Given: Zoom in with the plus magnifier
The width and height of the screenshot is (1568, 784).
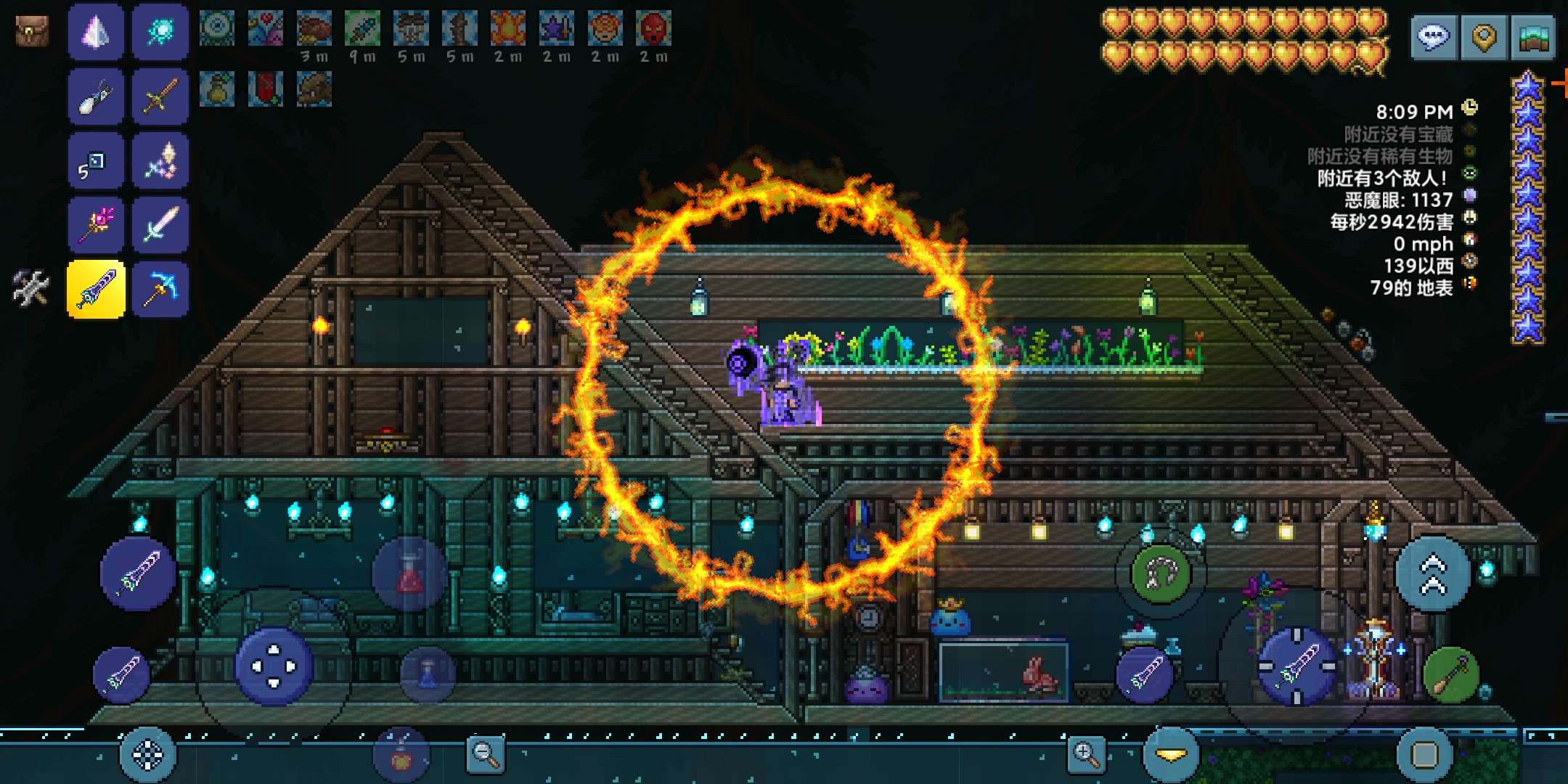Looking at the screenshot, I should (1086, 754).
